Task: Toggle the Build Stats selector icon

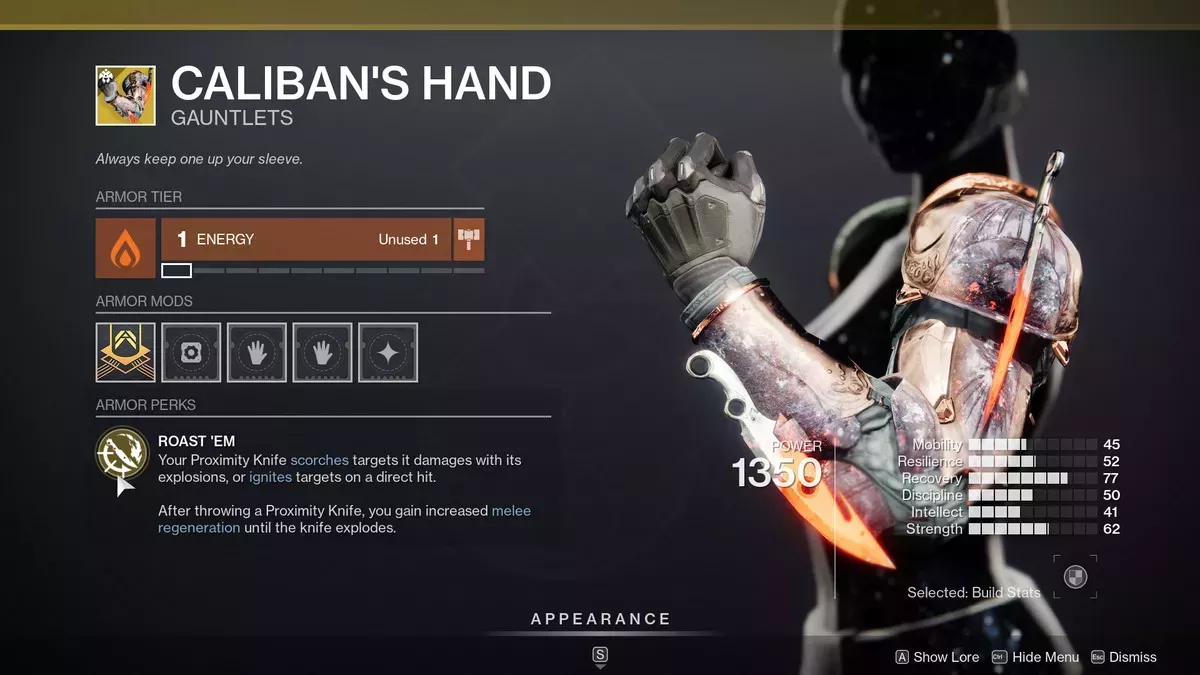Action: 1075,577
